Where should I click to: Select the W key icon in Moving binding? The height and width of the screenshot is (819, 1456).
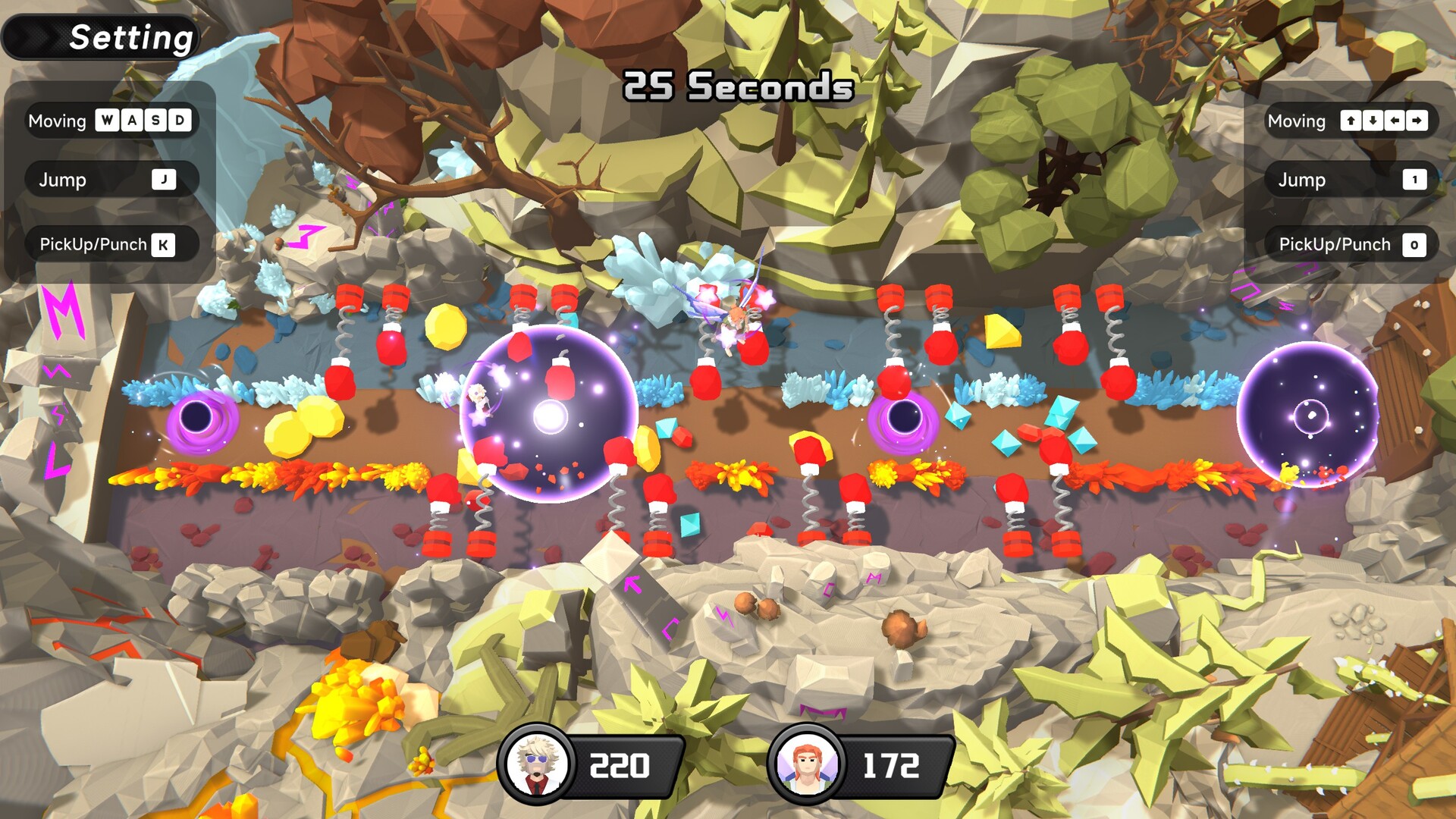(x=106, y=121)
